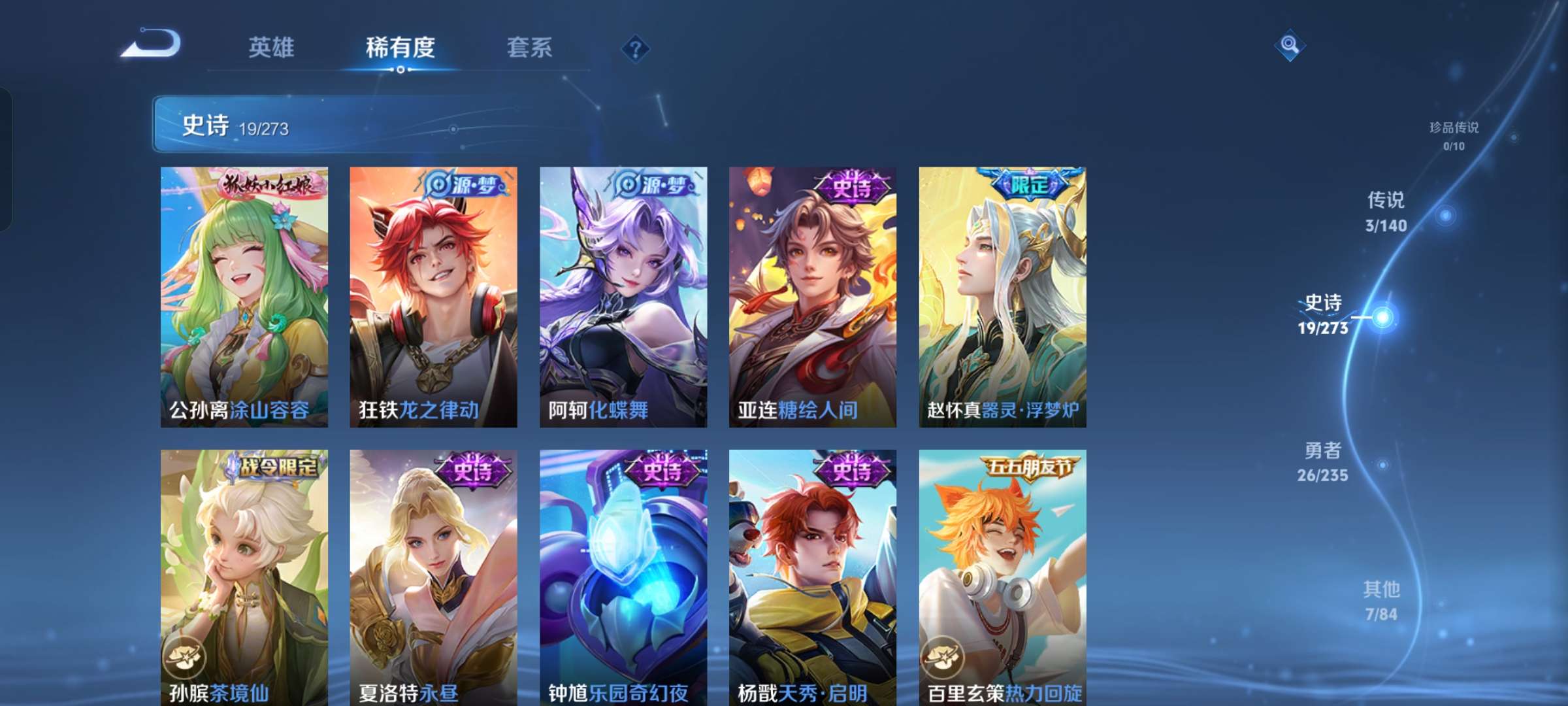Show the 其他 7/84 section
The width and height of the screenshot is (1568, 706).
[x=1381, y=601]
